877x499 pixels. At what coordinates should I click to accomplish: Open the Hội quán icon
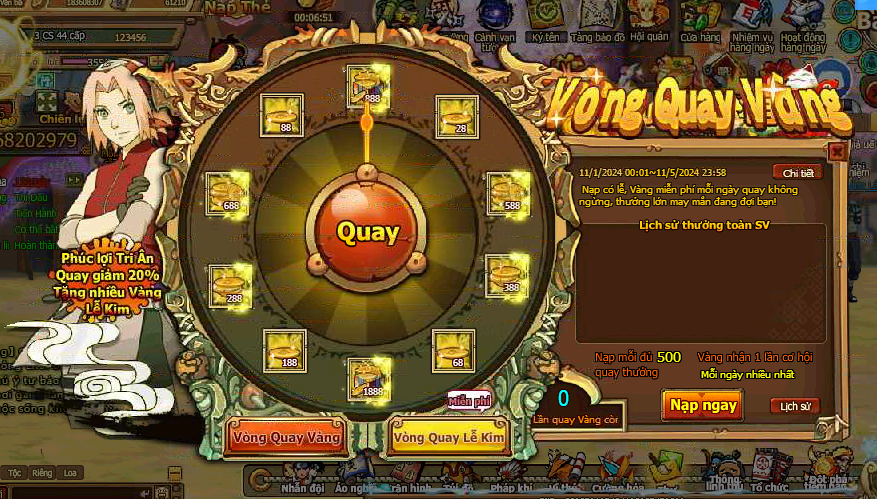click(649, 20)
